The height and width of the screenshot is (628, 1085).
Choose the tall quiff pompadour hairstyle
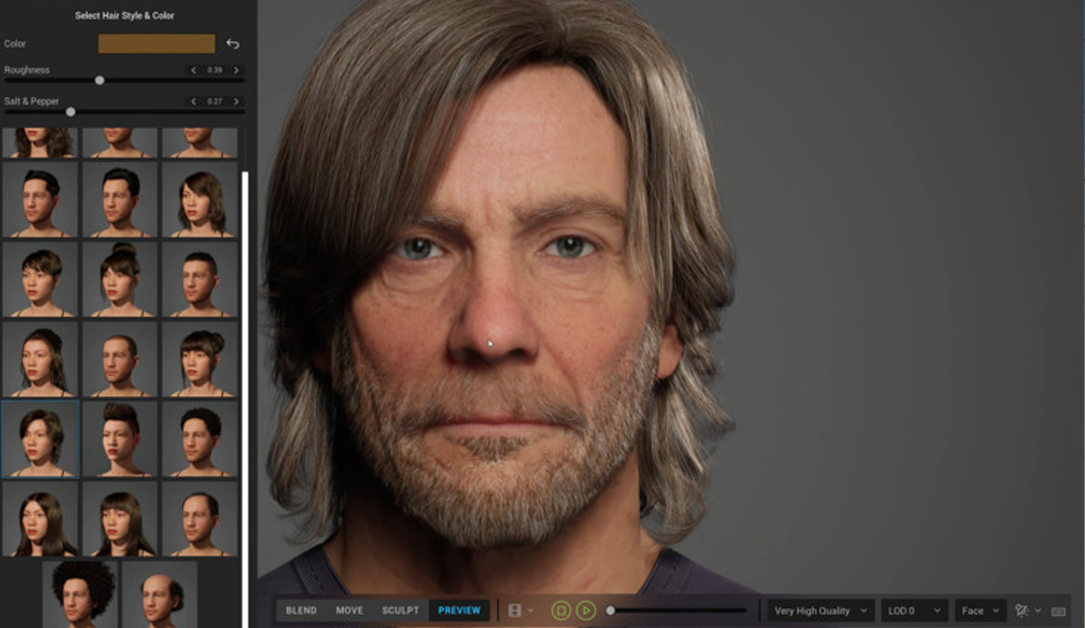[119, 438]
